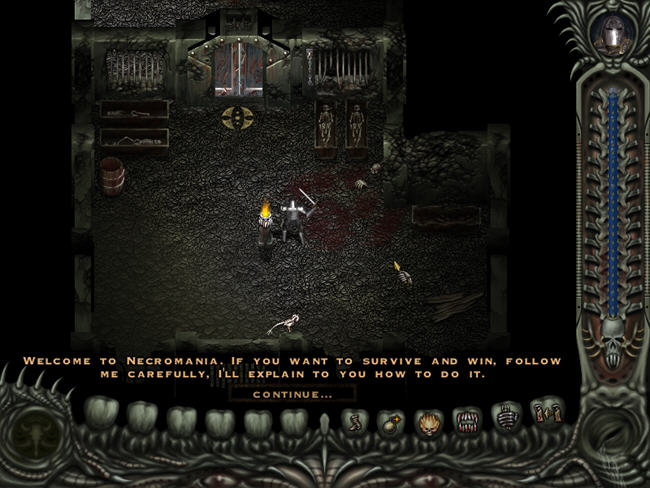Click Continue in the tutorial dialogue
650x488 pixels.
[292, 395]
